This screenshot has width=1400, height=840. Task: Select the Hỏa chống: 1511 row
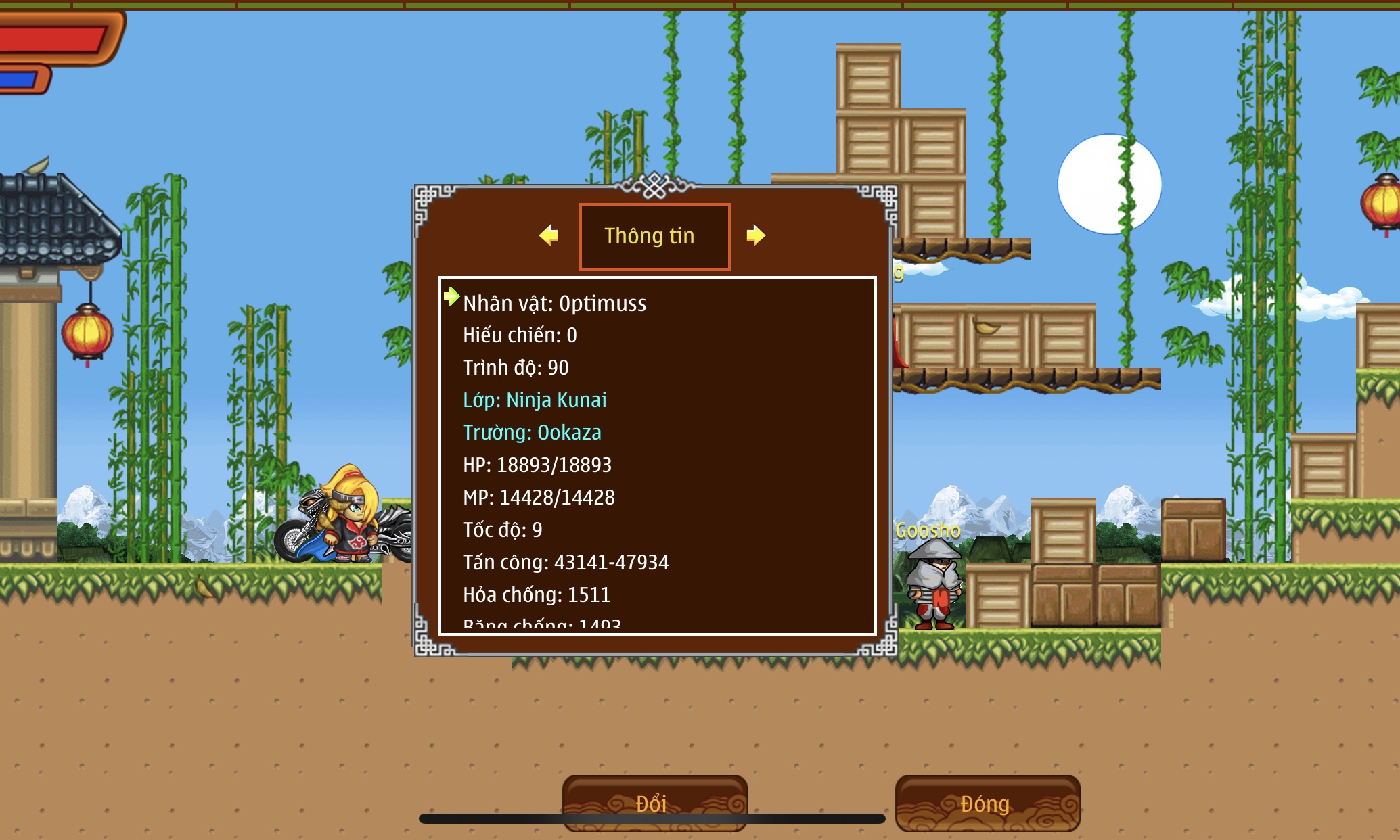(537, 594)
